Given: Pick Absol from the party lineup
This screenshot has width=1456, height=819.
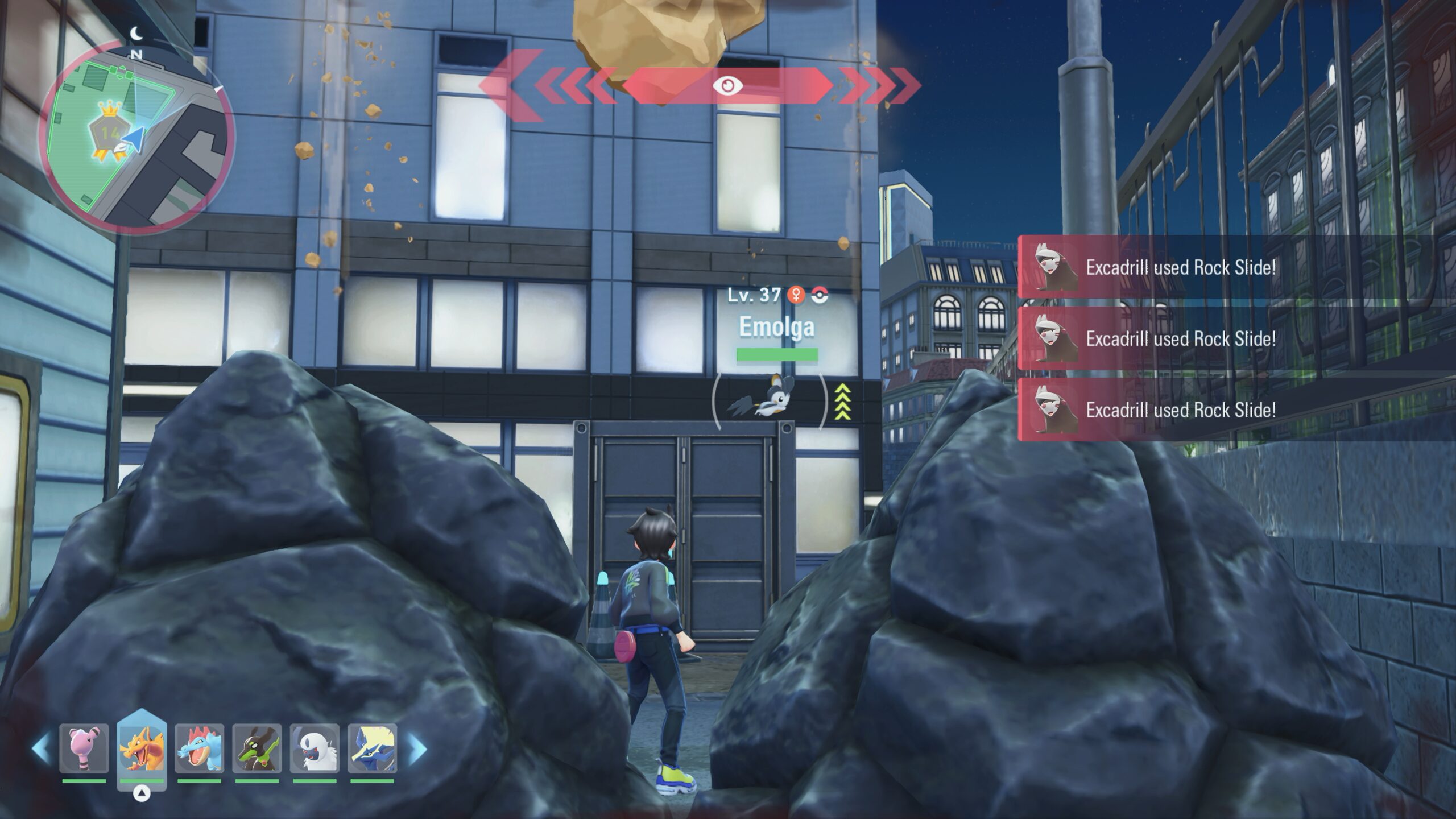Looking at the screenshot, I should 315,748.
